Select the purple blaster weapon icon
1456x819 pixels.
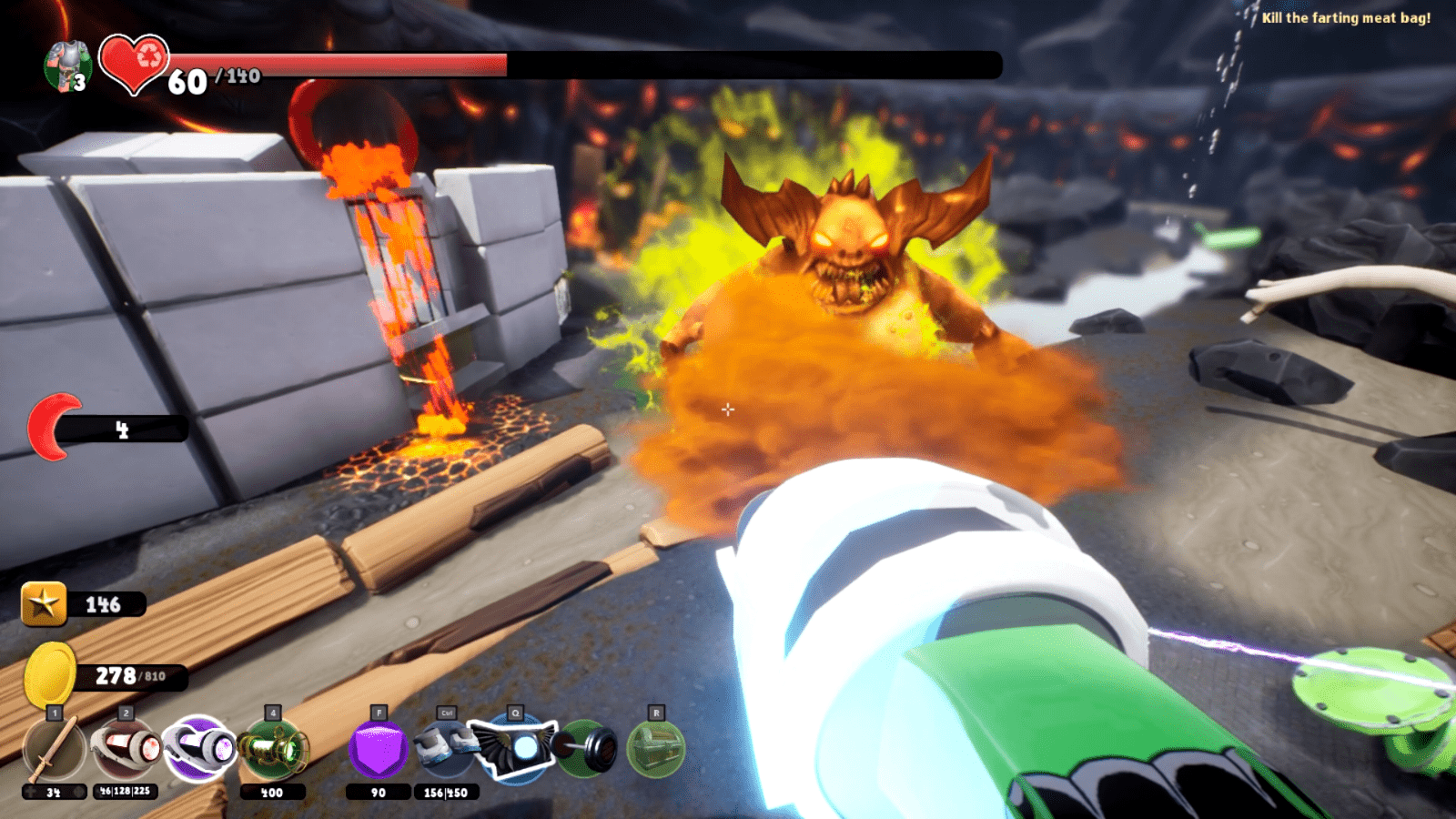pos(196,748)
